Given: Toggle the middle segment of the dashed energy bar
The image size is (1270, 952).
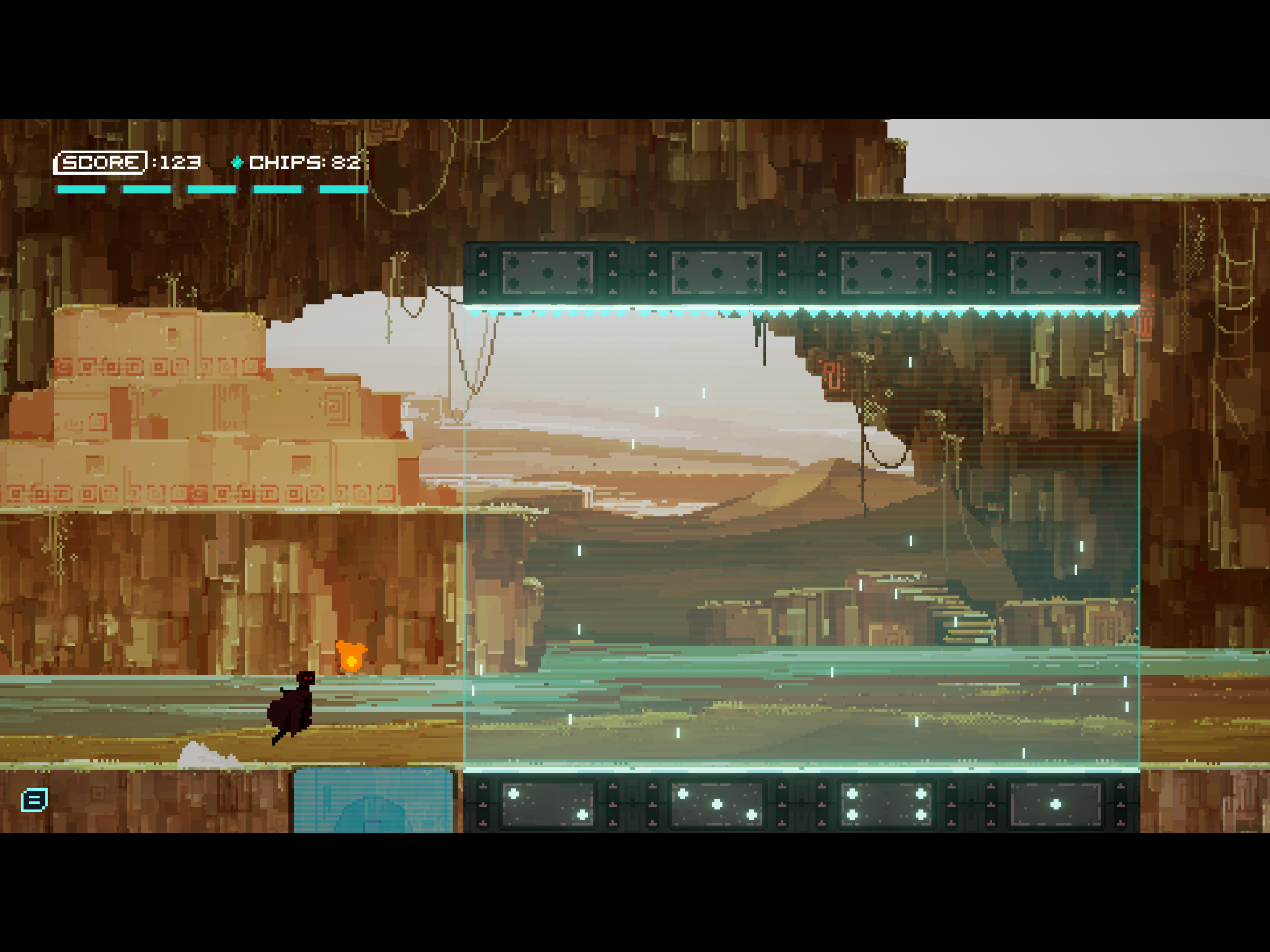Looking at the screenshot, I should pyautogui.click(x=211, y=189).
